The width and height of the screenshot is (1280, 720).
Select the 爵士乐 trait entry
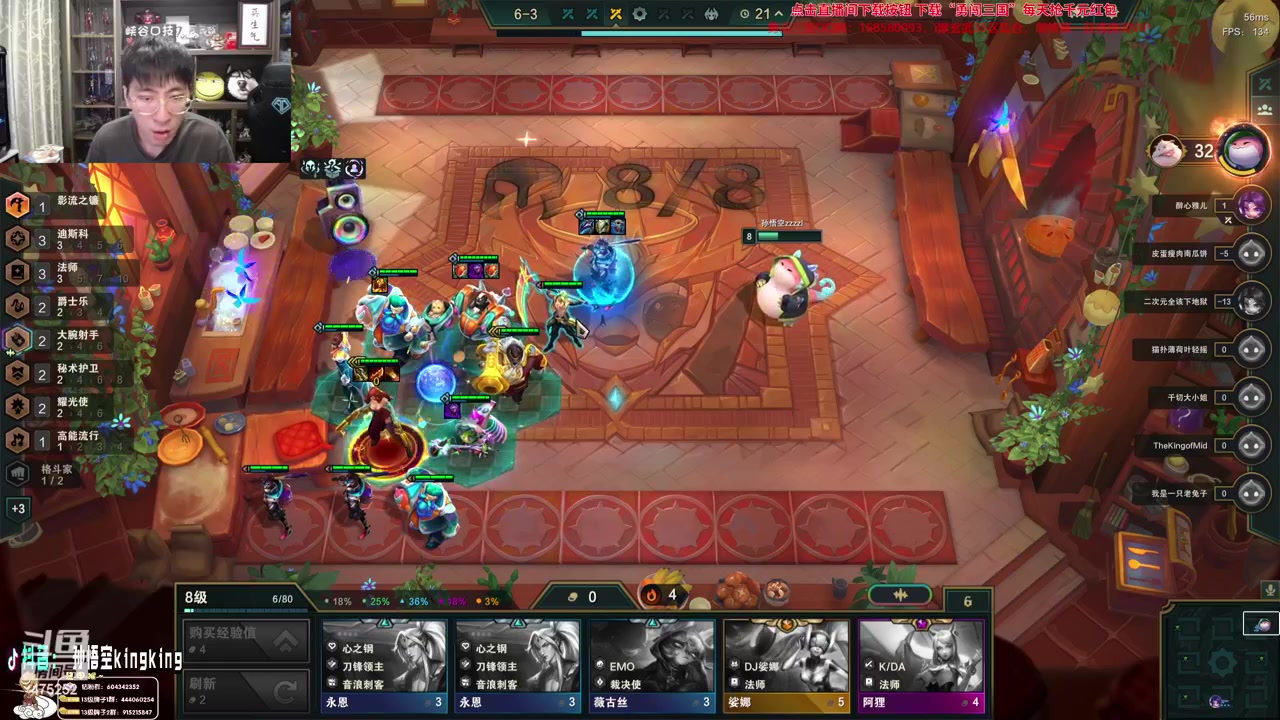pyautogui.click(x=60, y=306)
